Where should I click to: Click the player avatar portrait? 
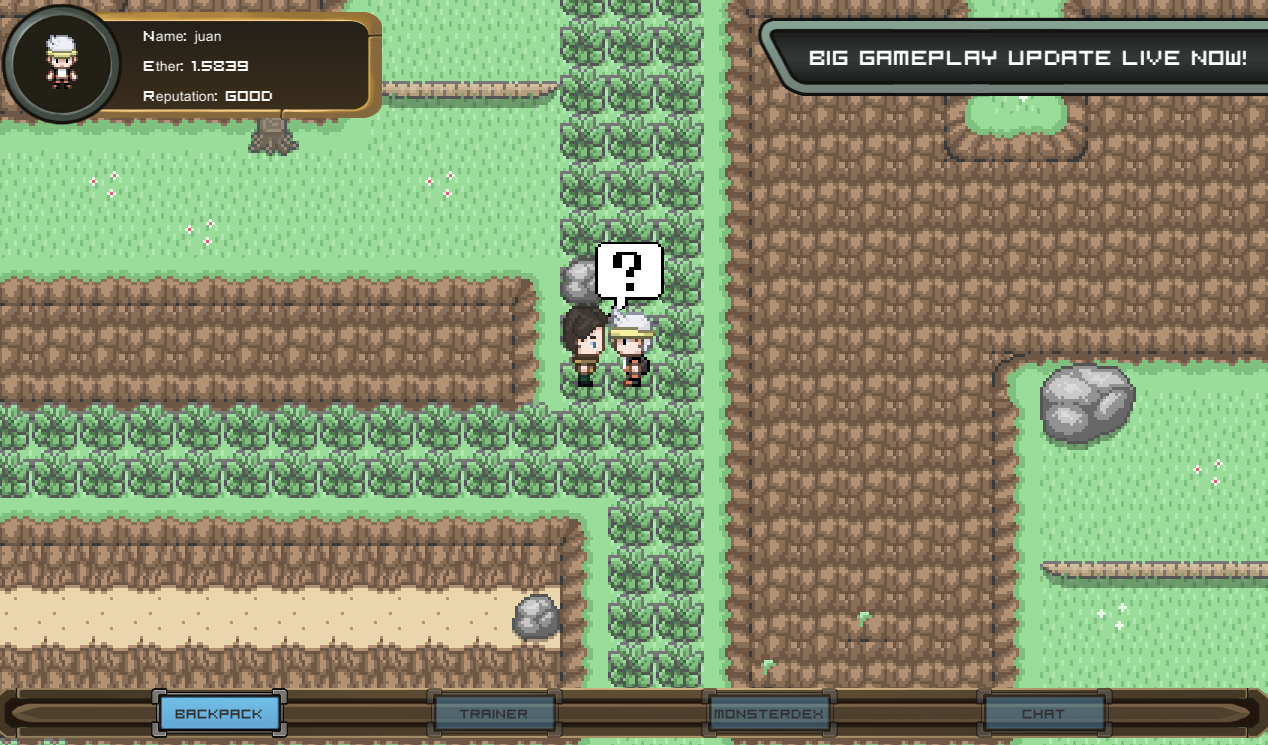point(62,62)
